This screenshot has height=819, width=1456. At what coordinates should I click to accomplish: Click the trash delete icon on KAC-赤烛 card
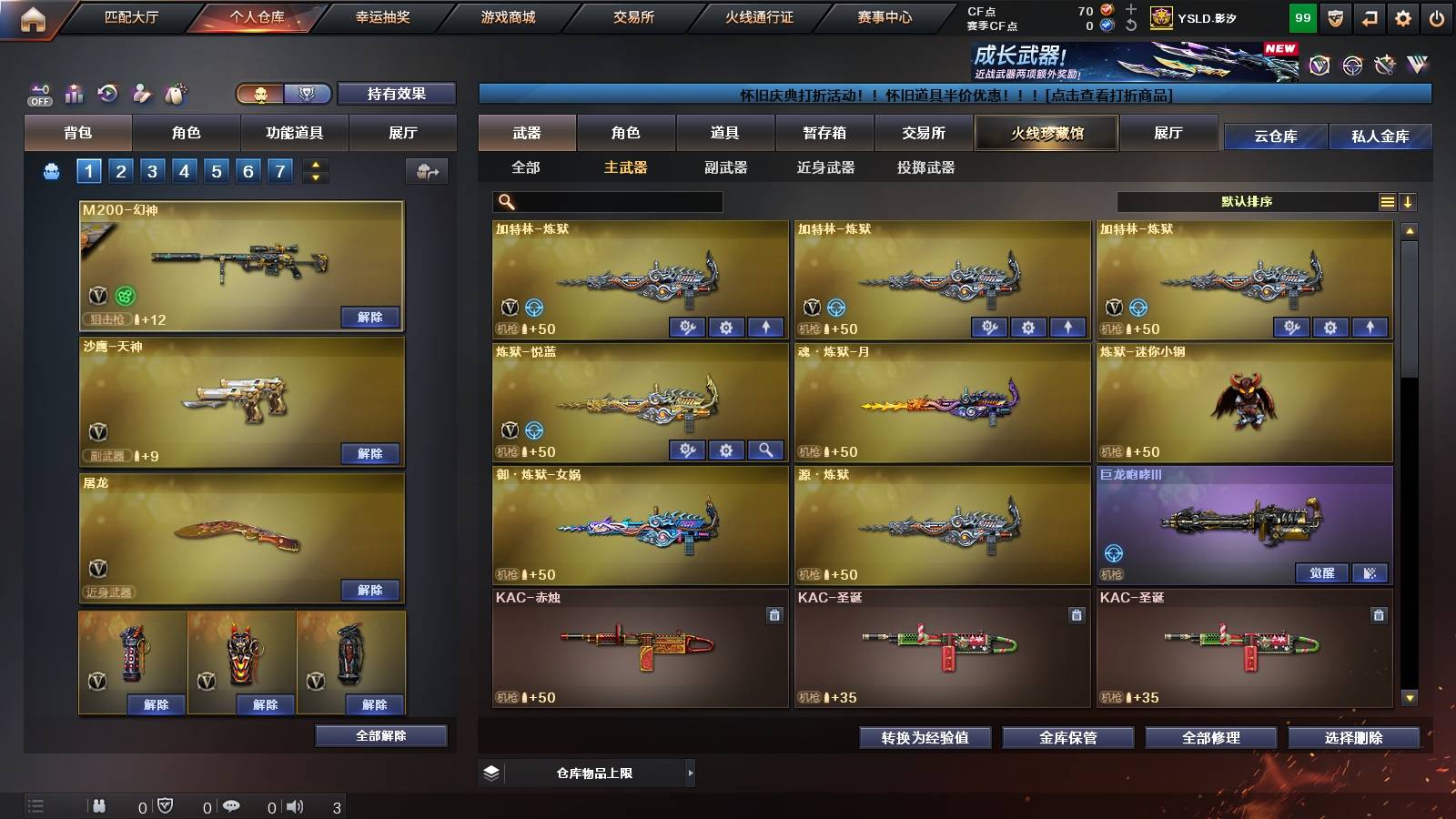(772, 615)
